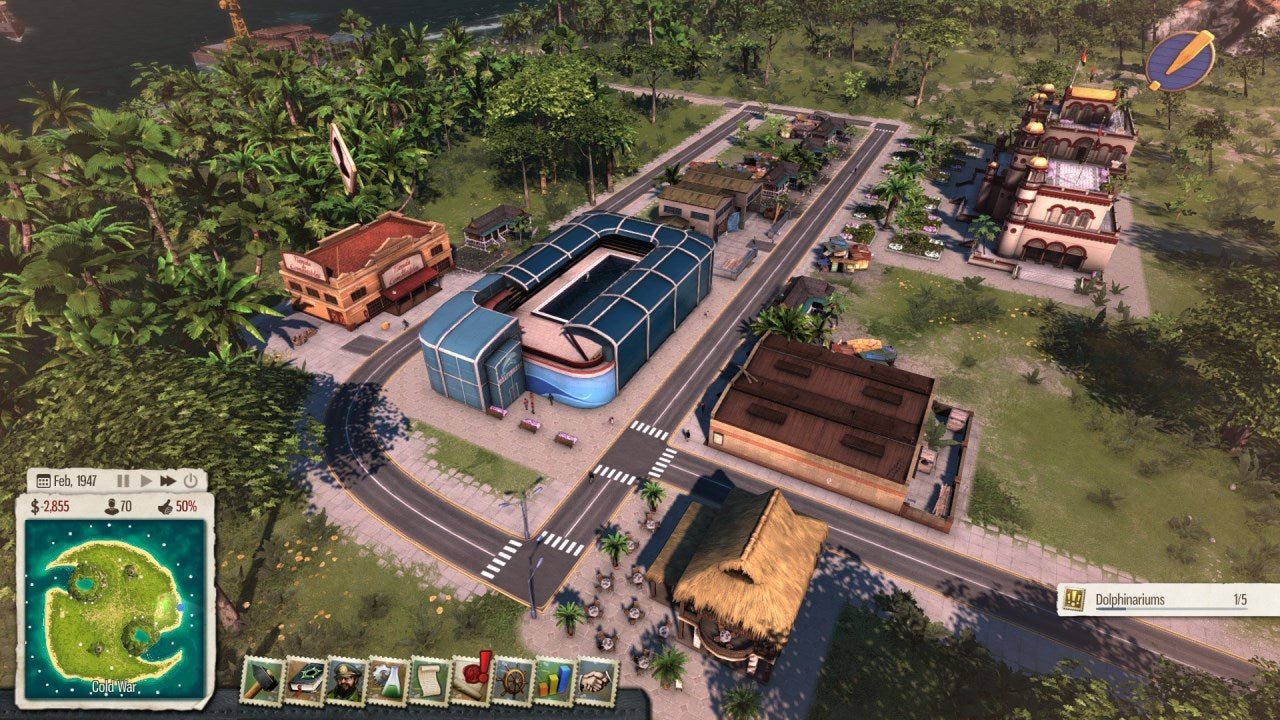The width and height of the screenshot is (1280, 720).
Task: Open research with the flask icon
Action: tap(387, 680)
